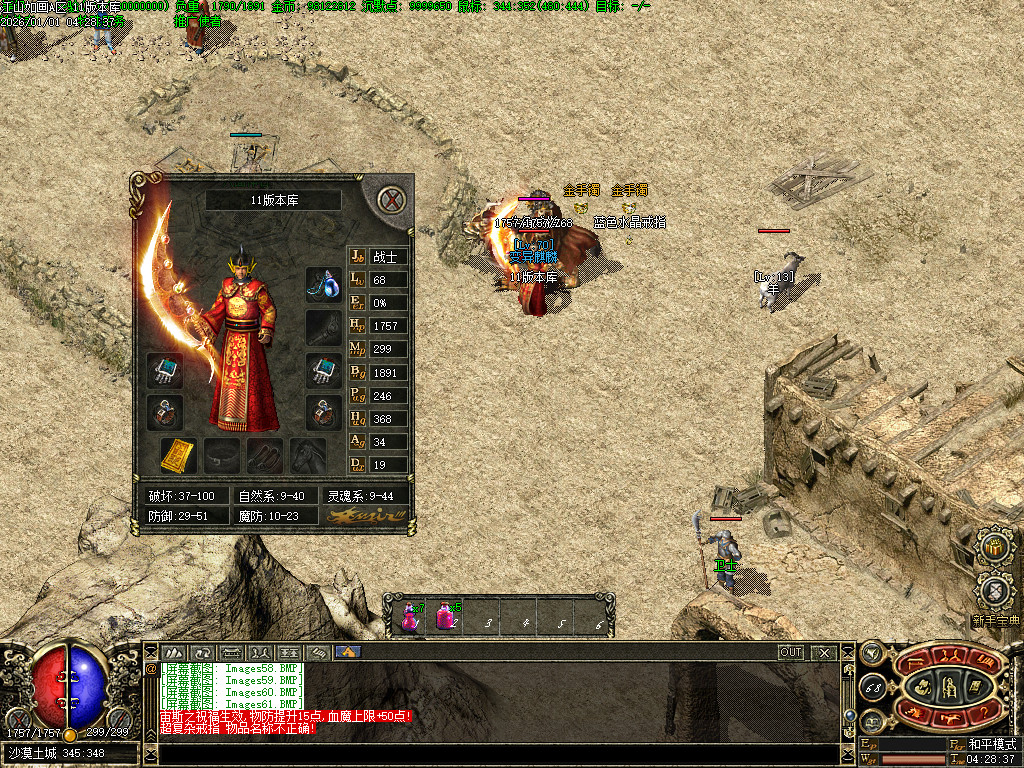This screenshot has height=768, width=1024.
Task: Open the central seated character panel button
Action: [x=947, y=686]
